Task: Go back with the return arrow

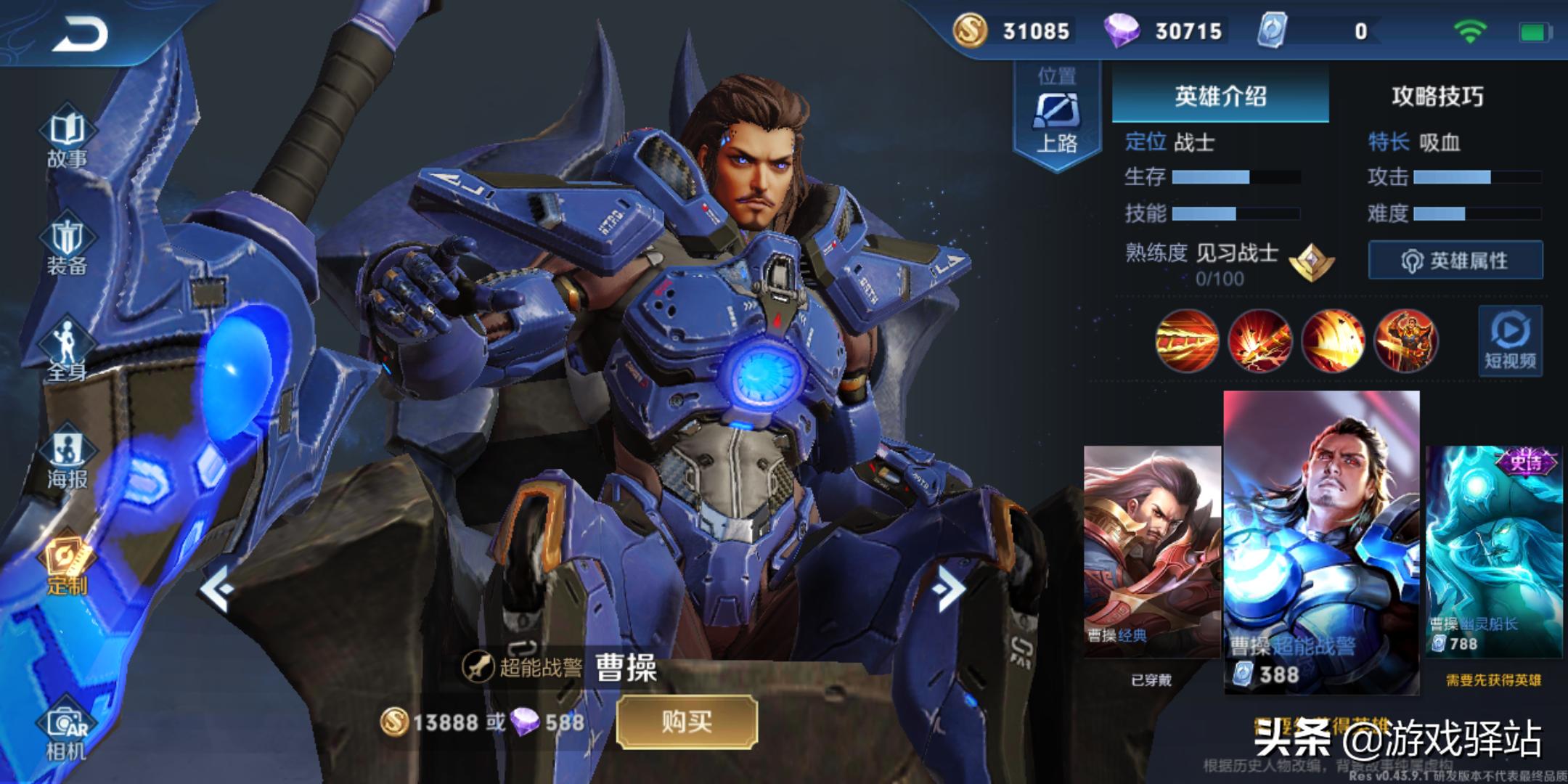Action: click(80, 35)
